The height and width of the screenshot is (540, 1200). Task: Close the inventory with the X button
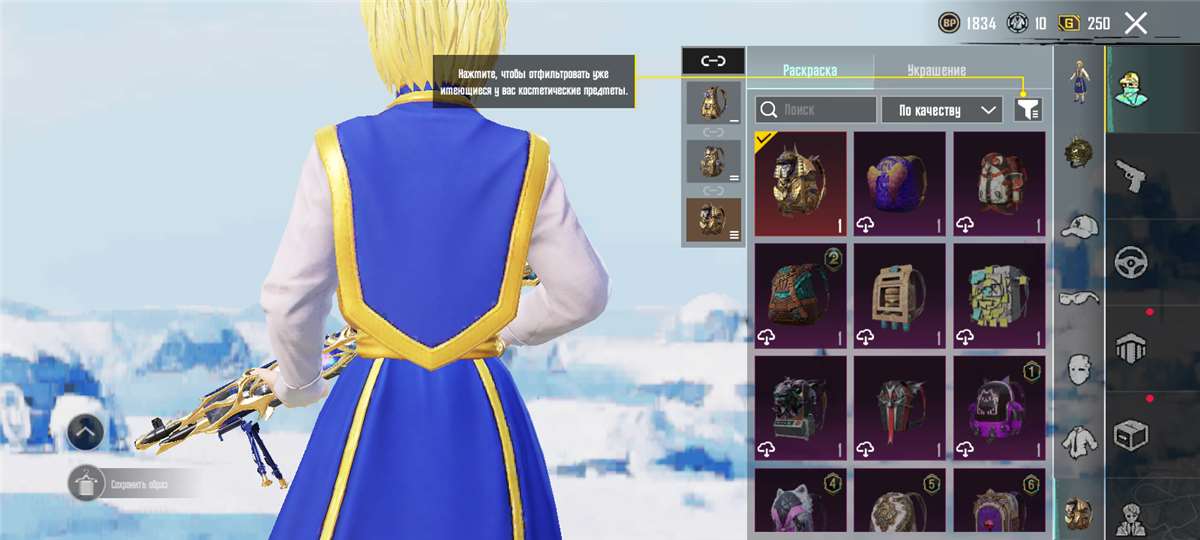[x=1135, y=23]
